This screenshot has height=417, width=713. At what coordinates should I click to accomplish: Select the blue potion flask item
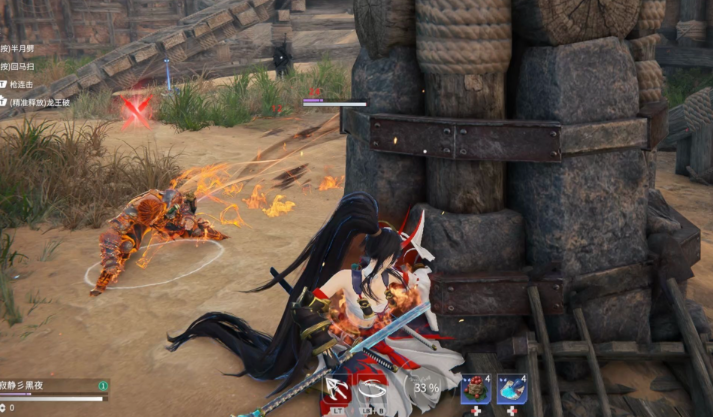(511, 389)
